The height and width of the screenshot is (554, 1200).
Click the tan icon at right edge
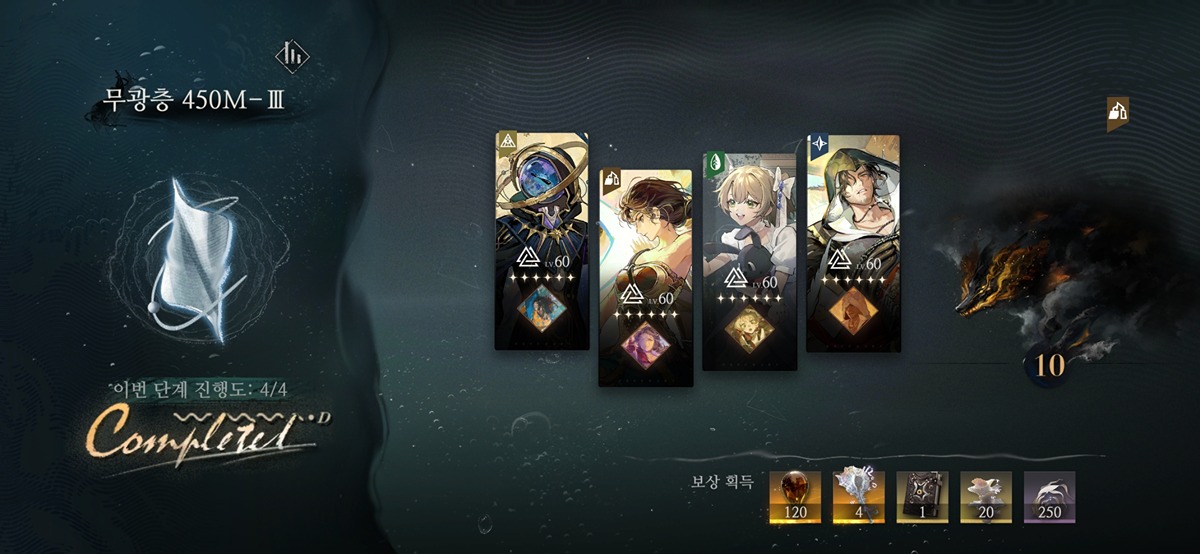tap(1117, 114)
